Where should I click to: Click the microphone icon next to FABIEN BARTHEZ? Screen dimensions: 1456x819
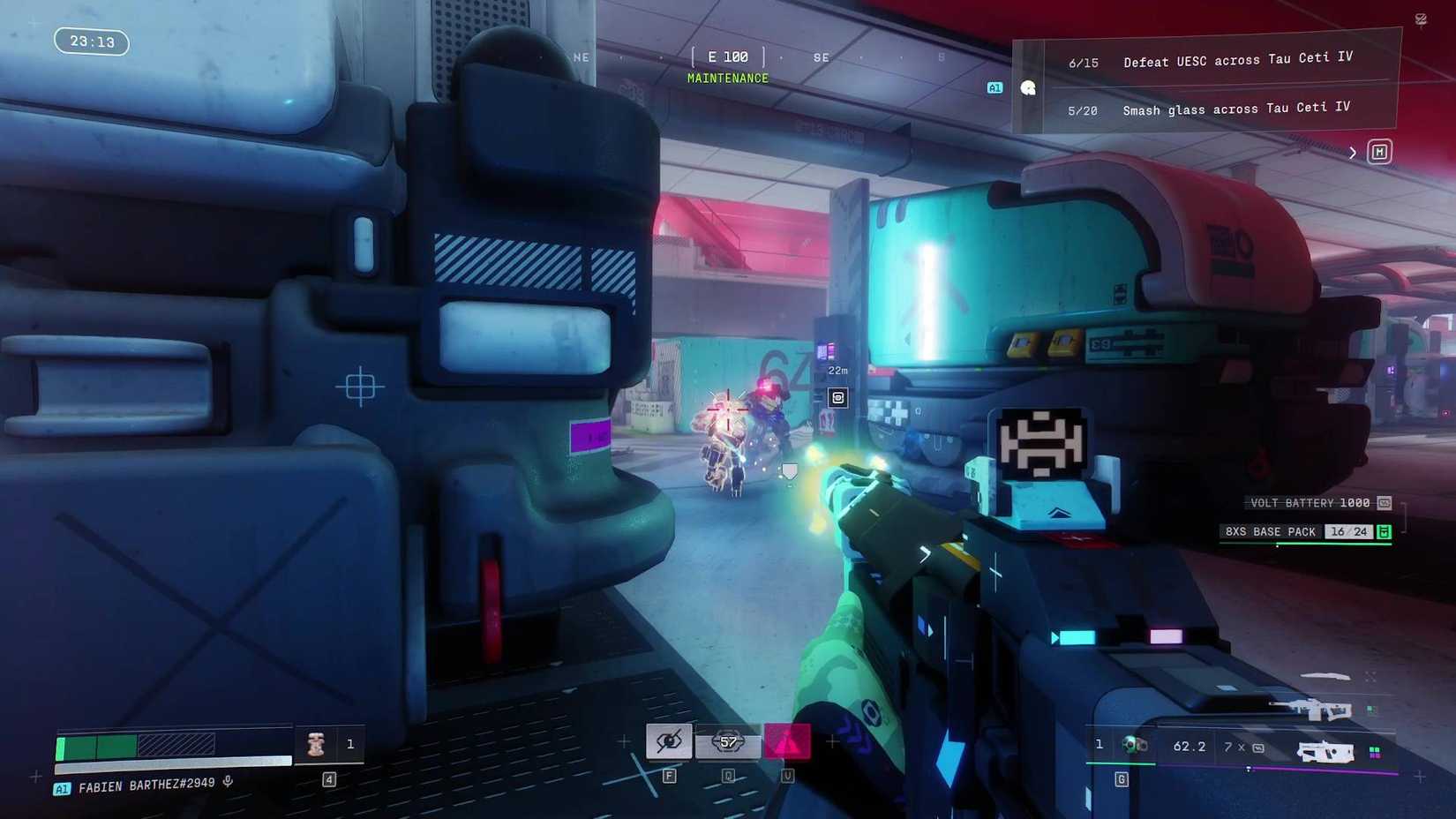pyautogui.click(x=229, y=784)
